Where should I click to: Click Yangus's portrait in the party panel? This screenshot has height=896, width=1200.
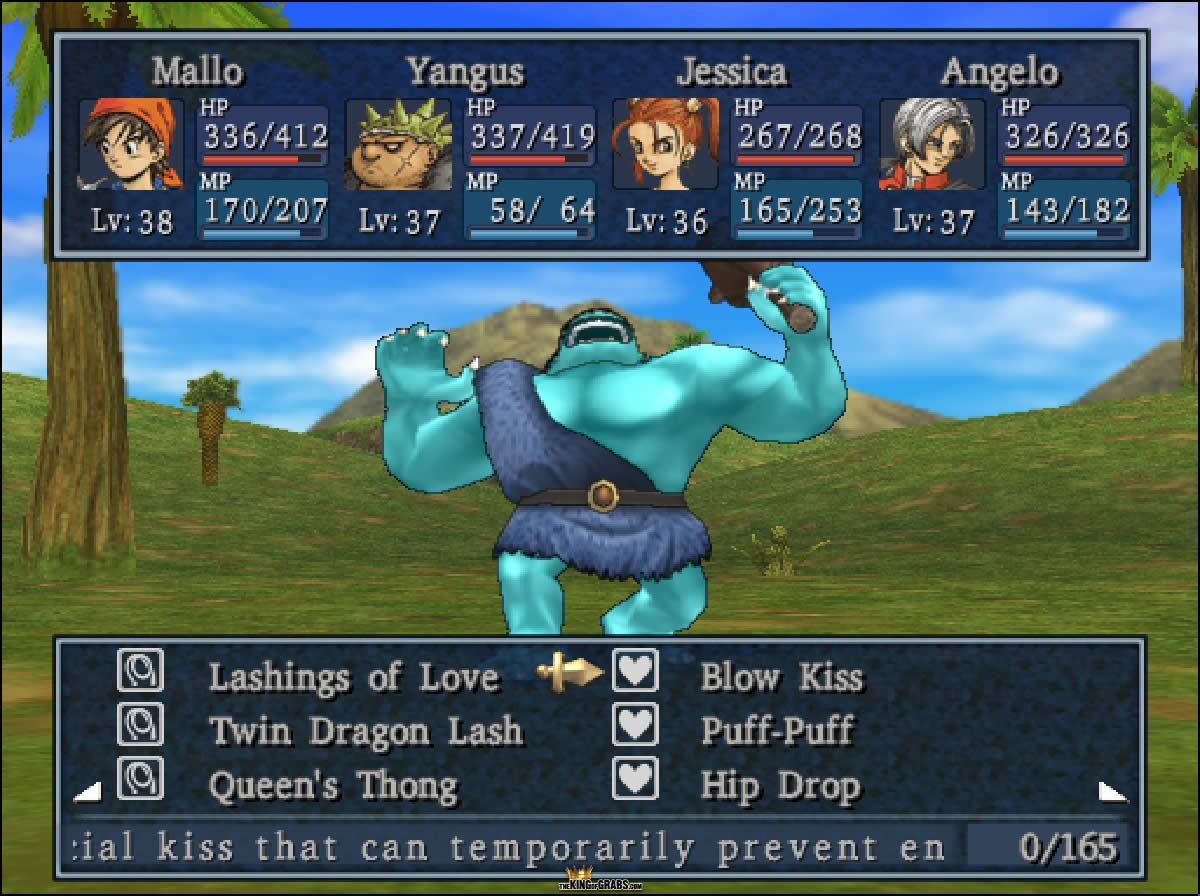[397, 144]
